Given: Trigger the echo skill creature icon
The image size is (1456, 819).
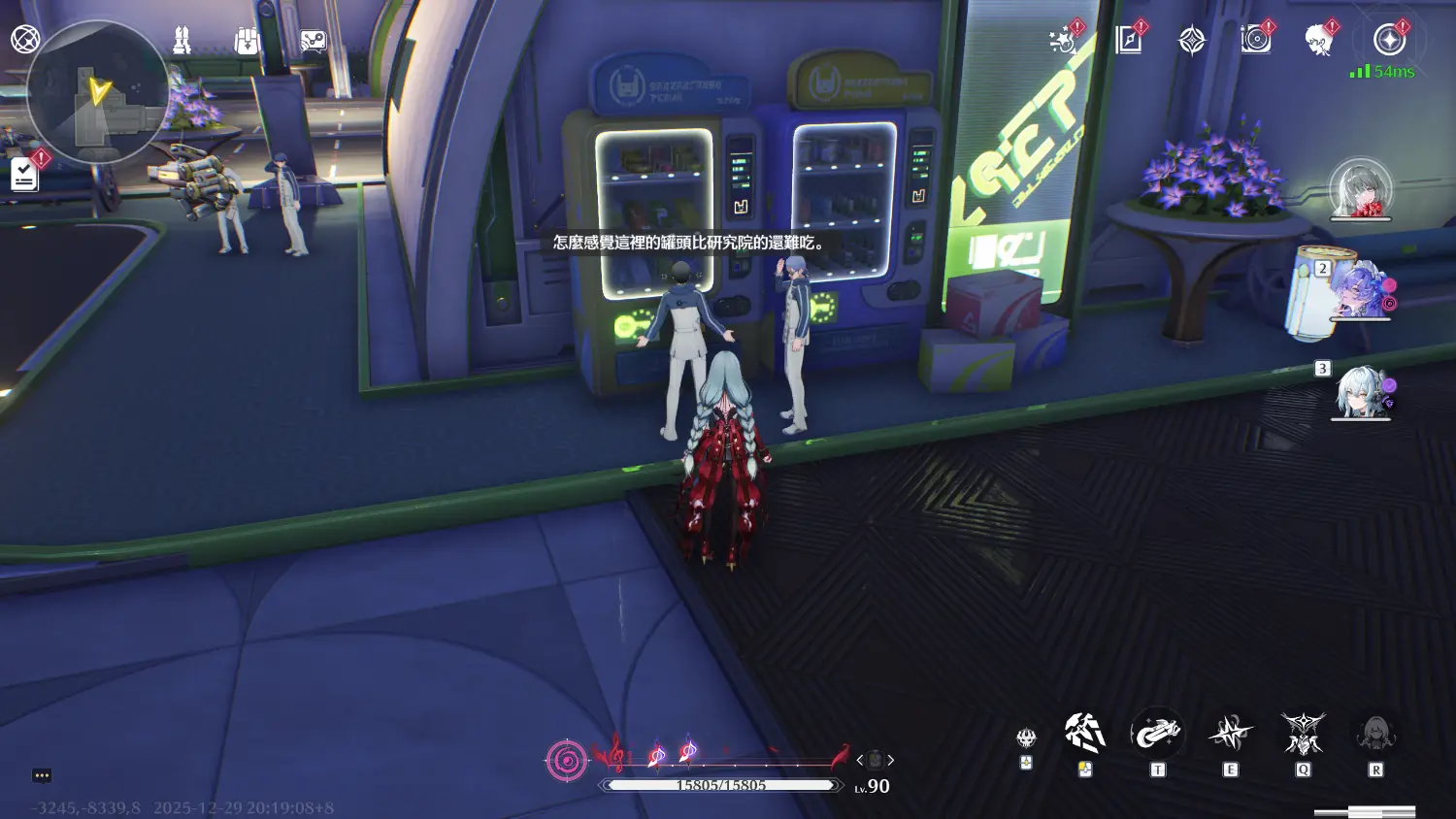Looking at the screenshot, I should point(1303,735).
